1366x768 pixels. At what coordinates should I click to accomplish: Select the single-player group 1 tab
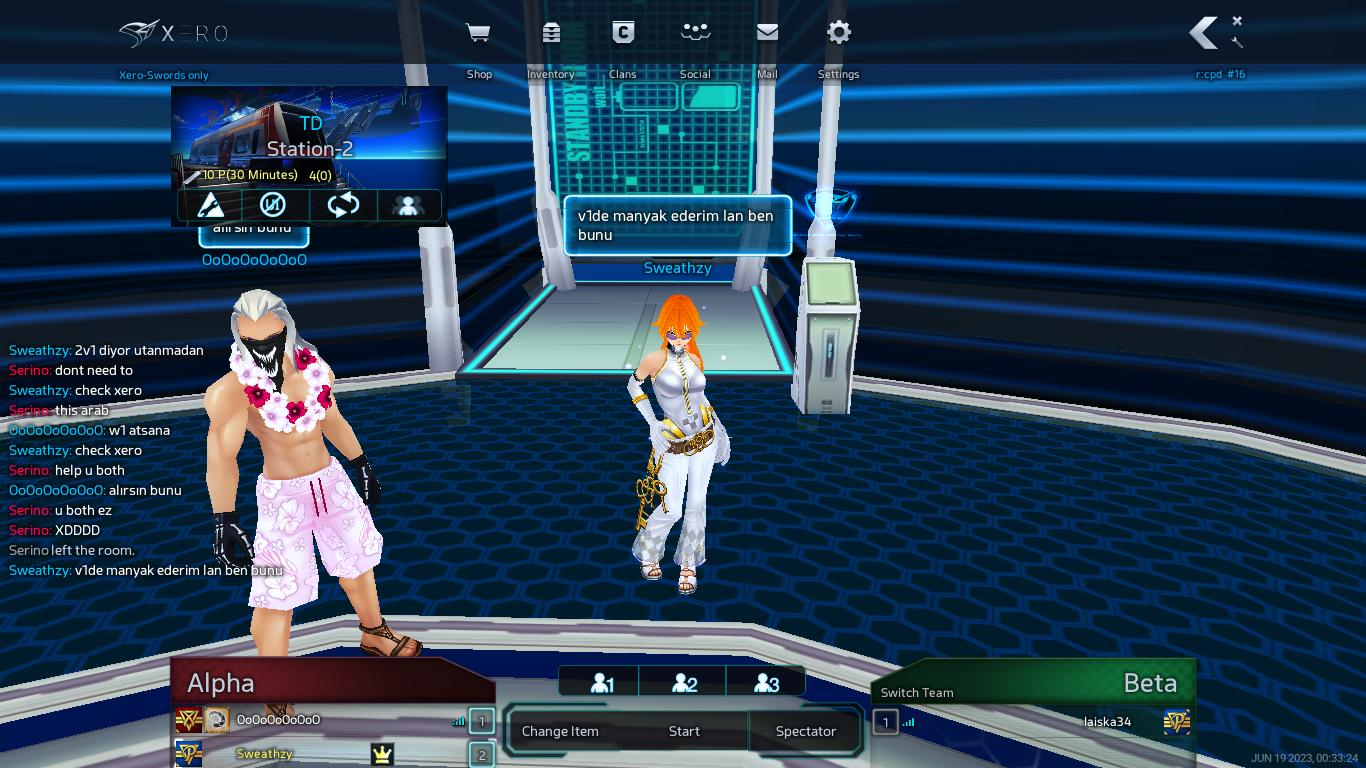pyautogui.click(x=601, y=683)
